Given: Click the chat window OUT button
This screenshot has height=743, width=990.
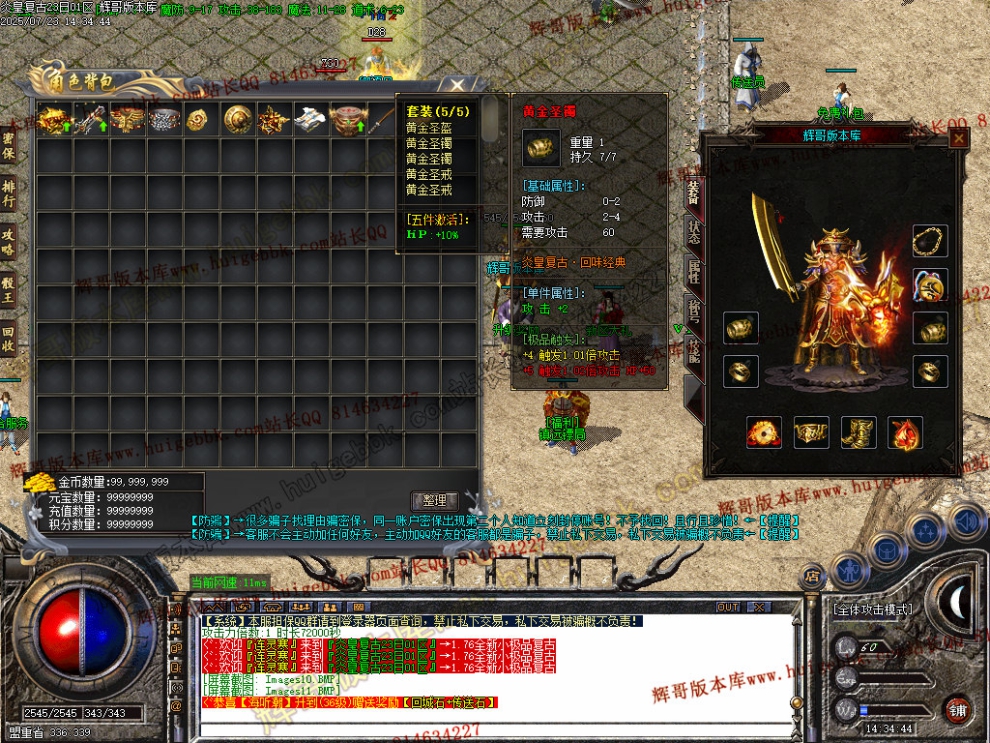Looking at the screenshot, I should point(728,607).
